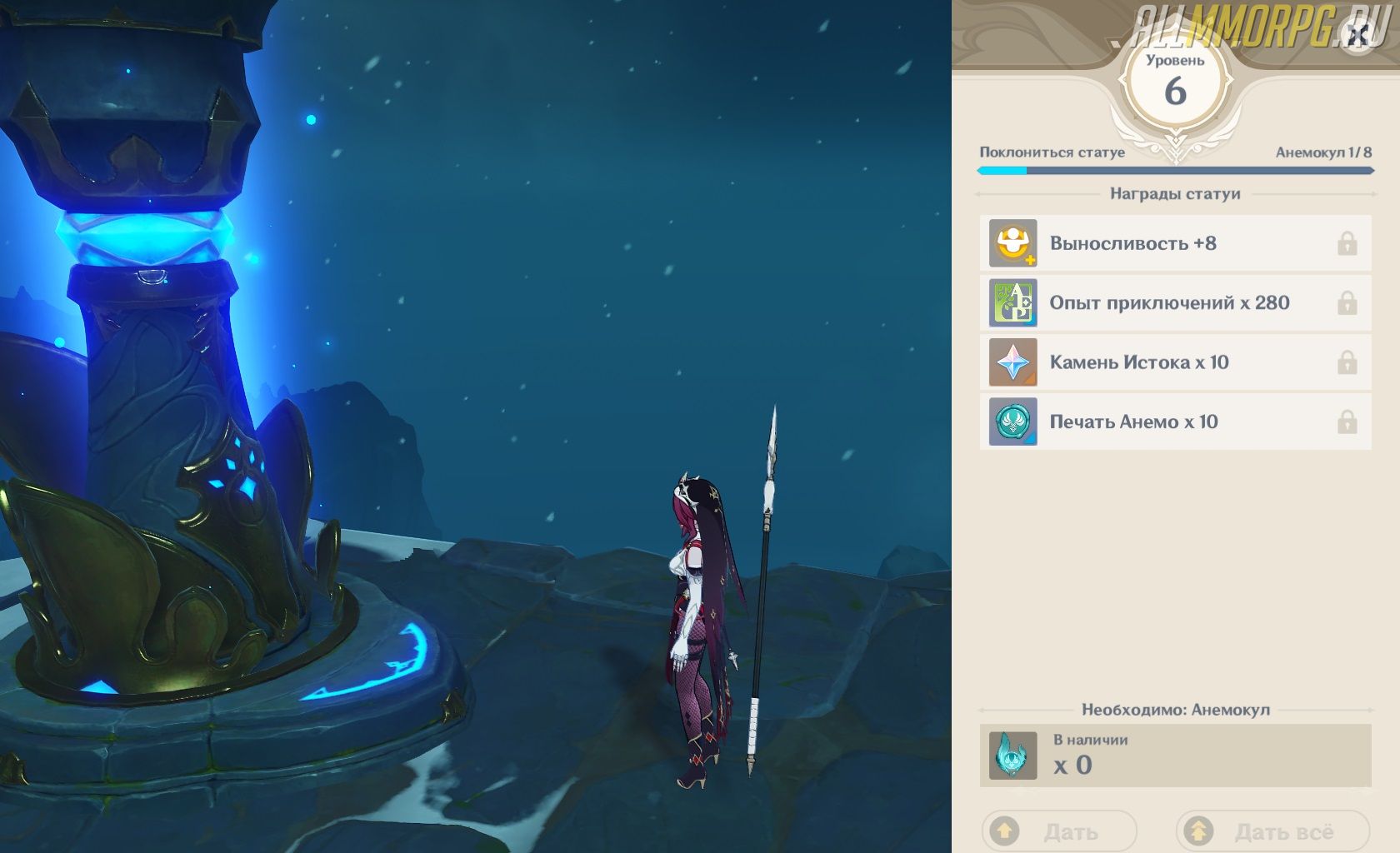Screen dimensions: 1400x853
Task: Close the statue offering panel
Action: click(1357, 36)
